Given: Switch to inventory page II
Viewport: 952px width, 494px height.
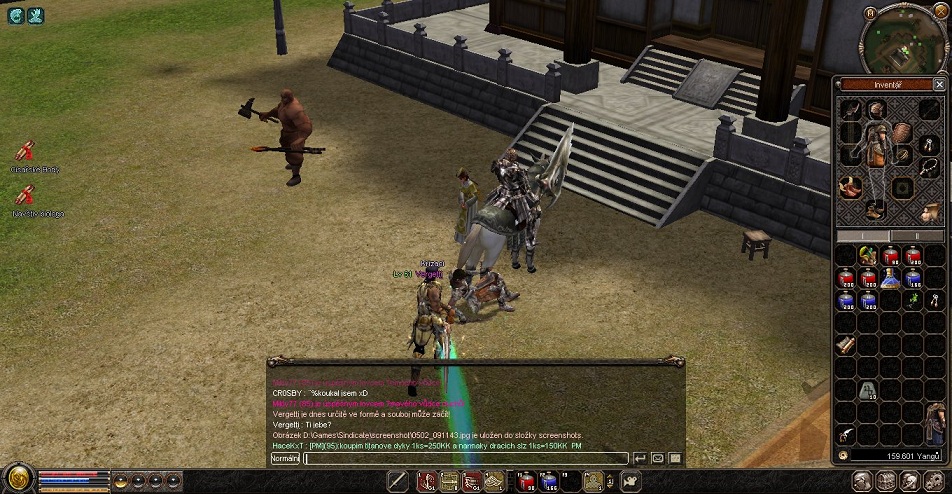Looking at the screenshot, I should coord(915,235).
